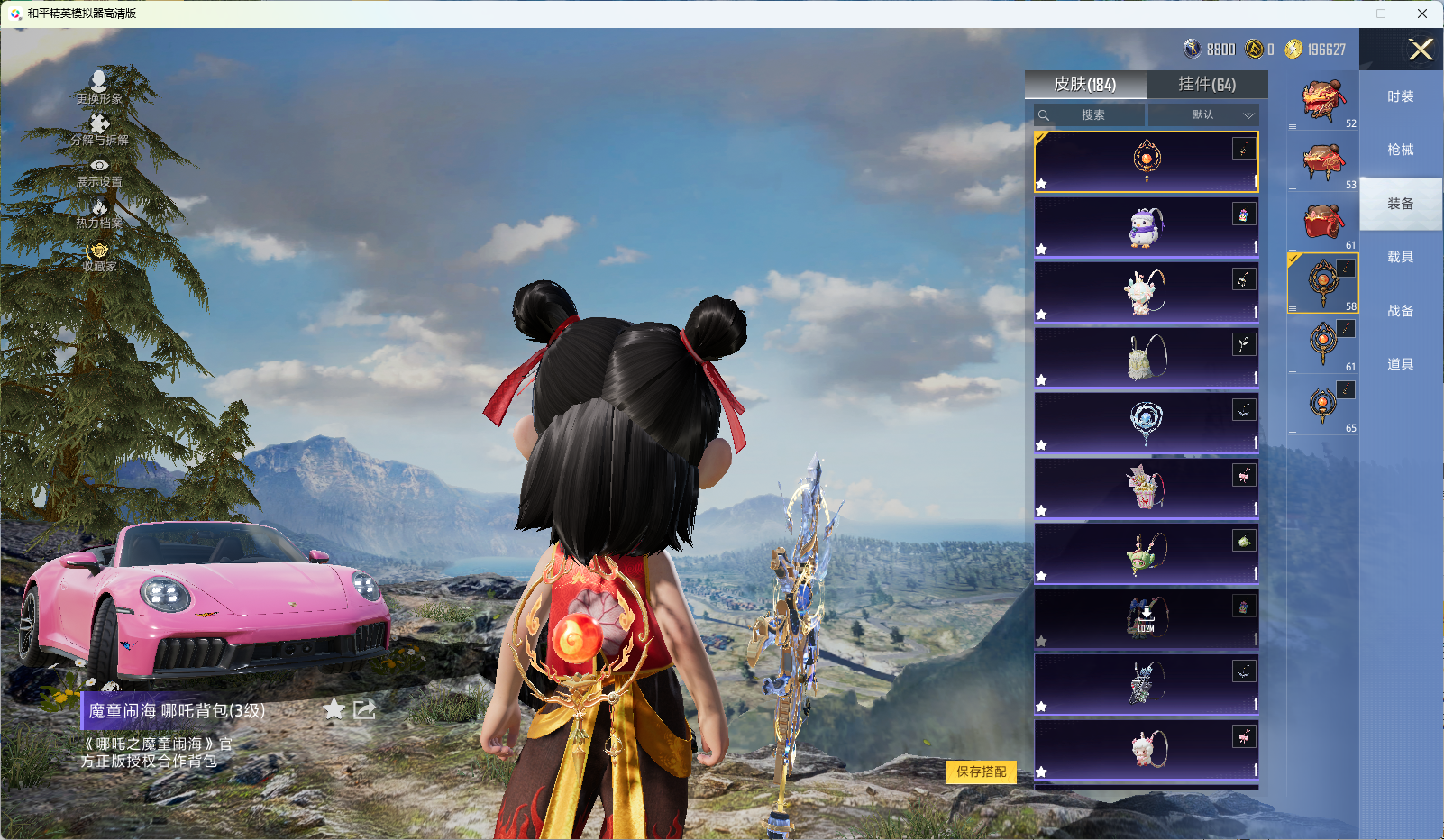Image resolution: width=1444 pixels, height=840 pixels.
Task: Open the 枪械 category
Action: [1400, 150]
